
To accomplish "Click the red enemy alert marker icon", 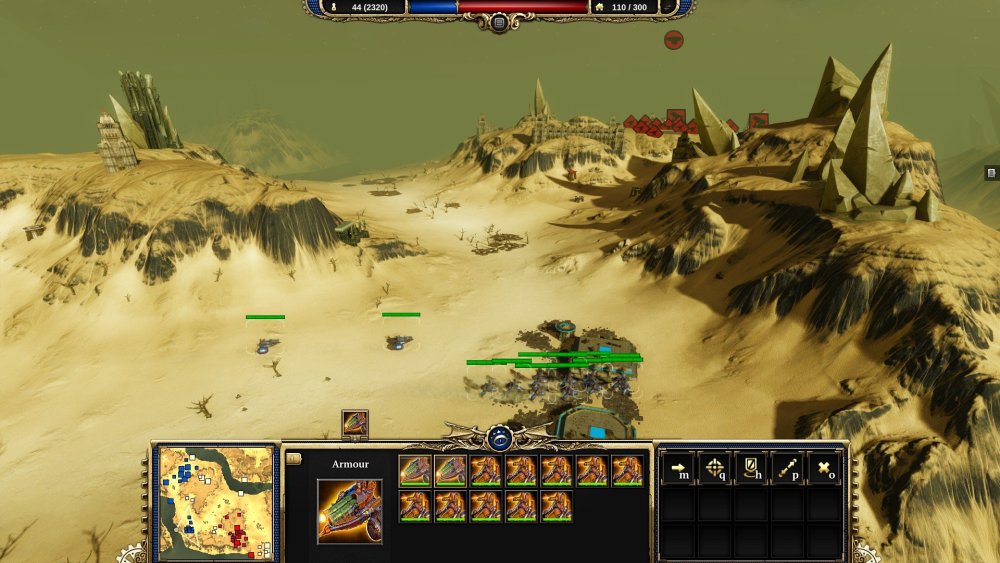I will coord(674,40).
